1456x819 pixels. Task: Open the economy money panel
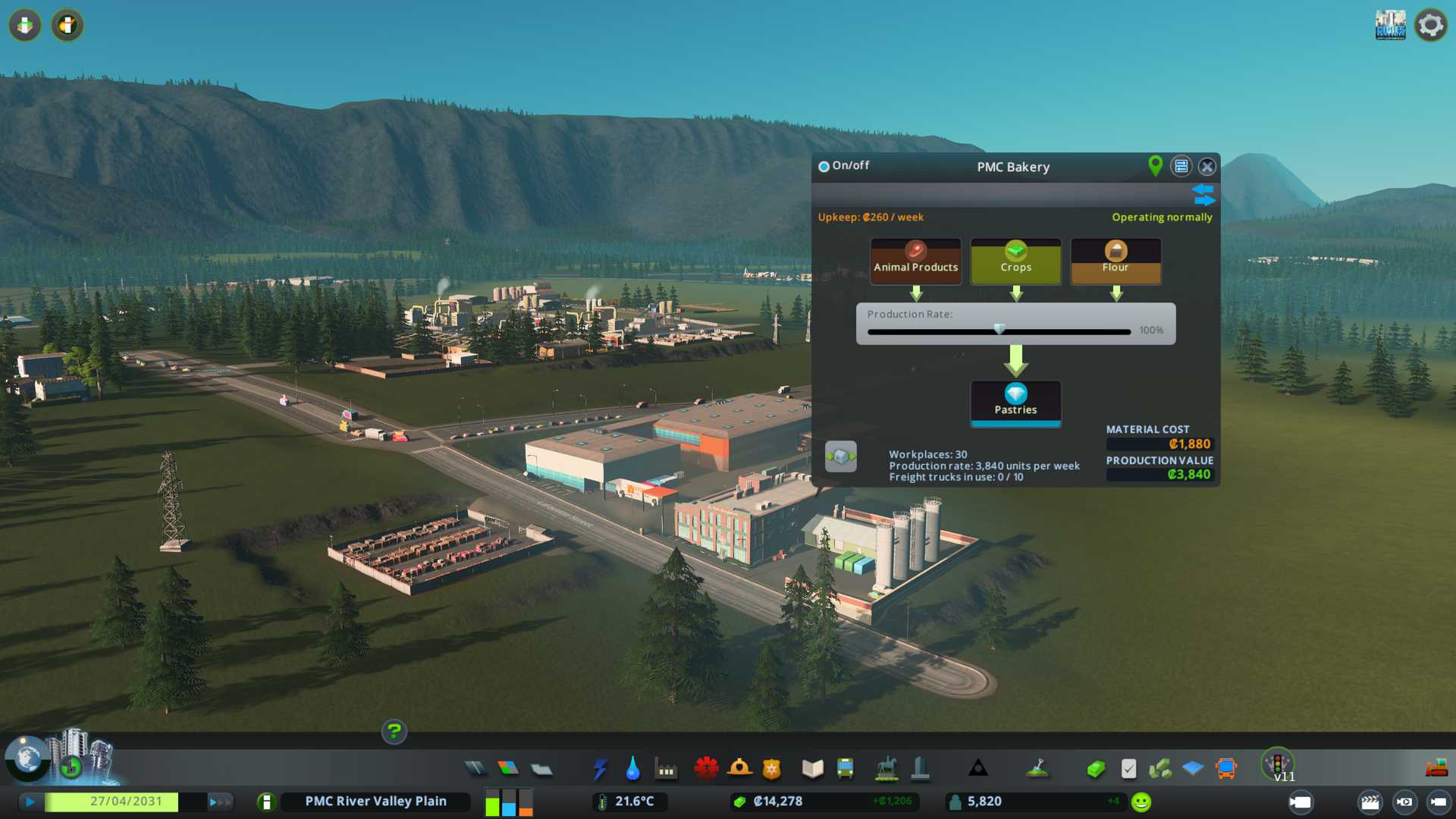1096,769
